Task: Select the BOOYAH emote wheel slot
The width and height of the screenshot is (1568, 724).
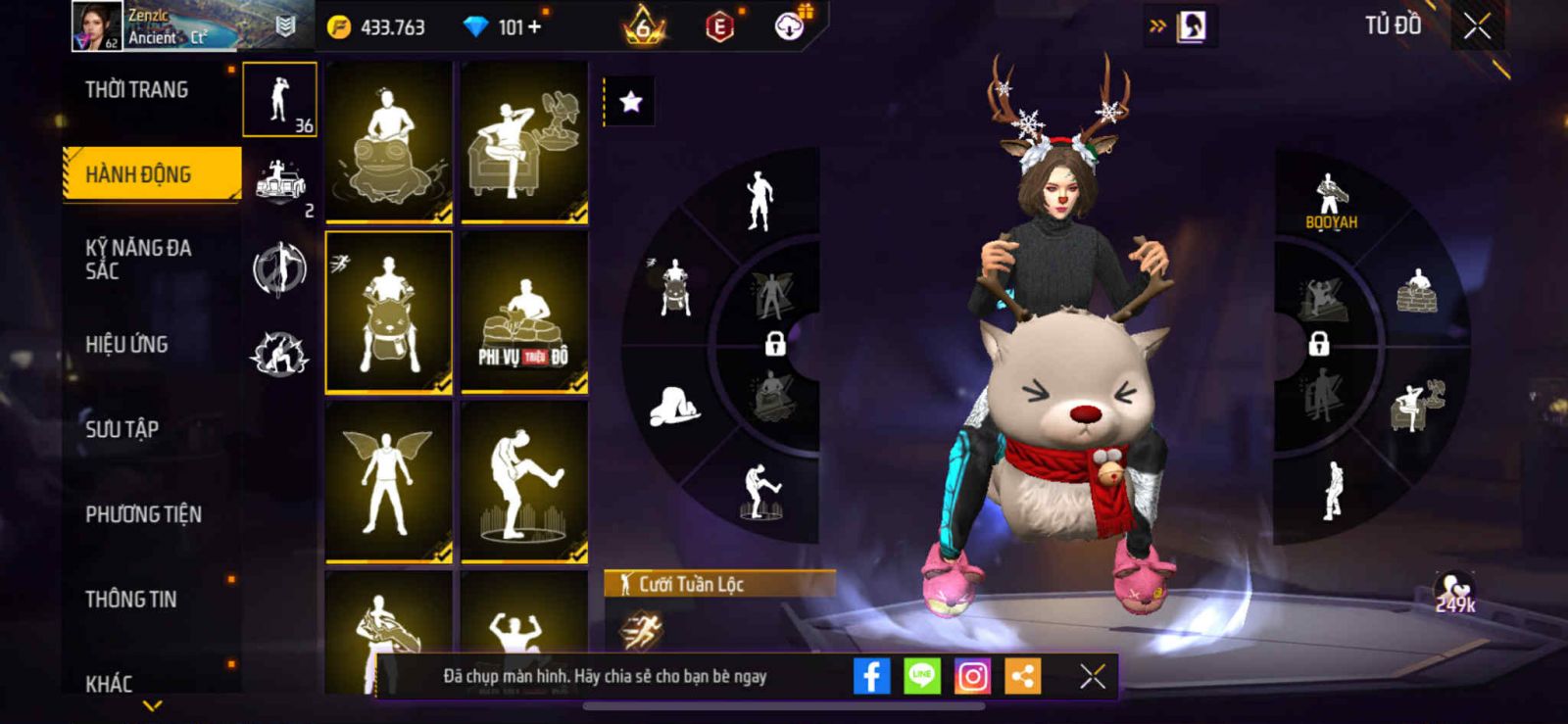Action: point(1330,201)
